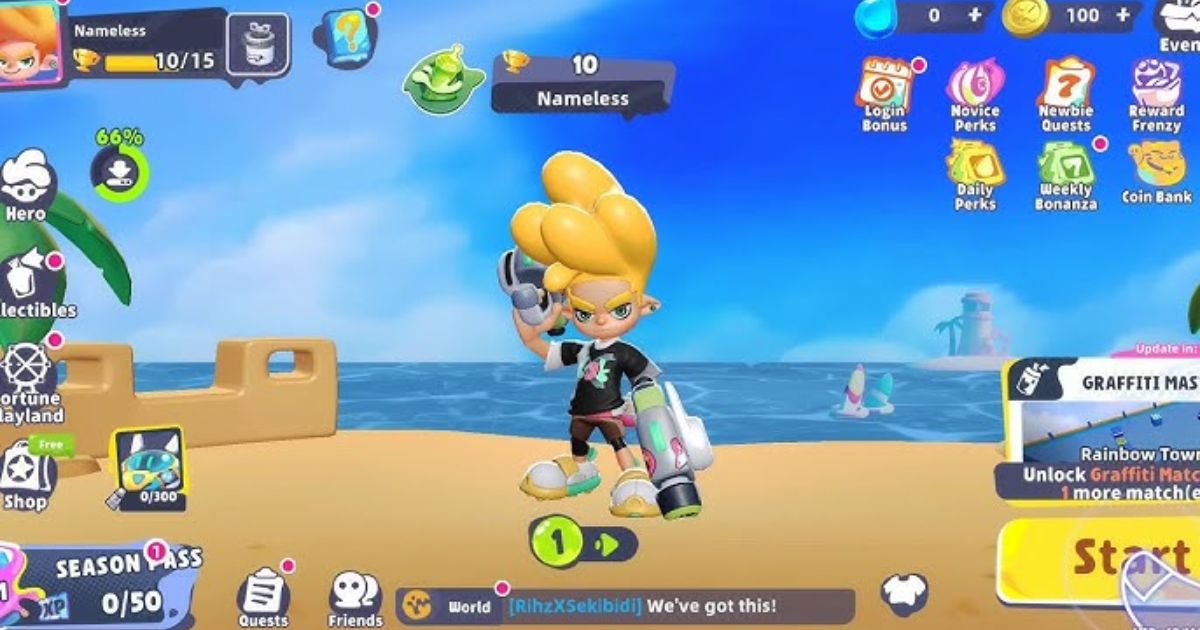Image resolution: width=1200 pixels, height=630 pixels.
Task: Open the question mark guide book
Action: tap(343, 37)
